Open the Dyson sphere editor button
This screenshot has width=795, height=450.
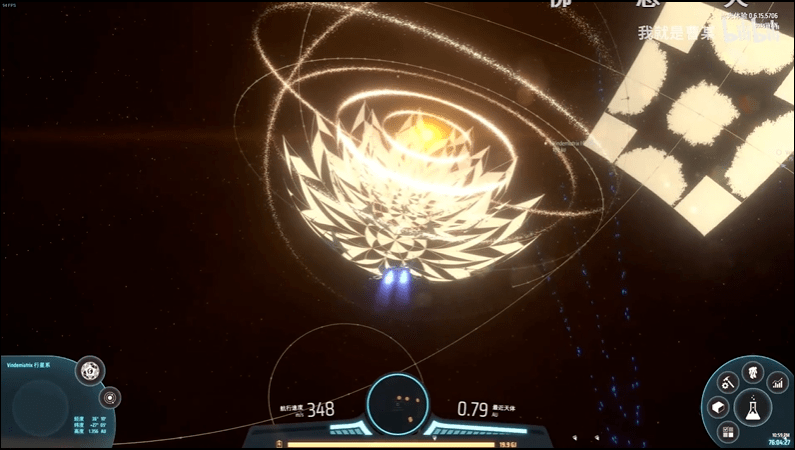[91, 371]
